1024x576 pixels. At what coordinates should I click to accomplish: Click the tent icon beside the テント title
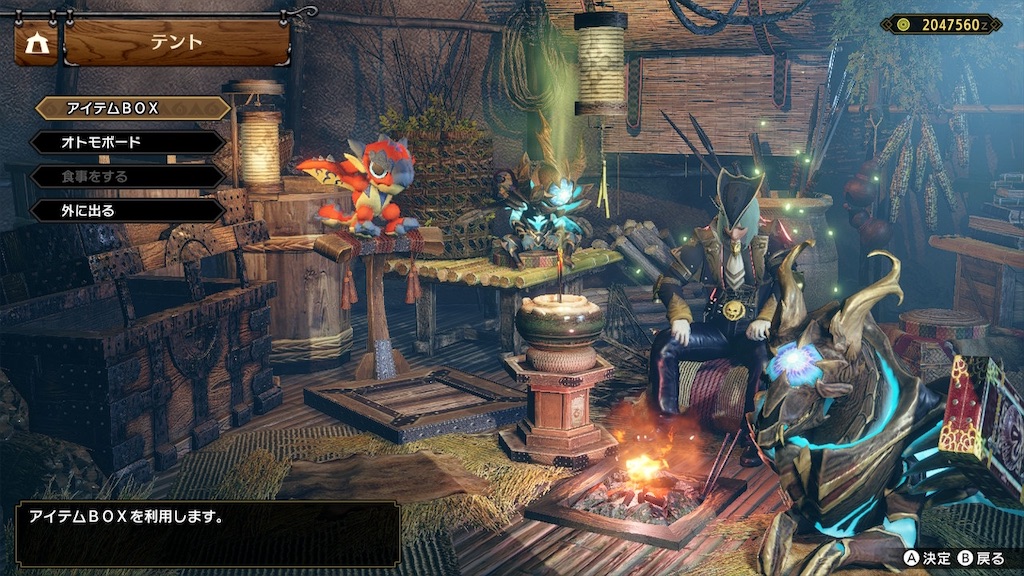(x=36, y=43)
